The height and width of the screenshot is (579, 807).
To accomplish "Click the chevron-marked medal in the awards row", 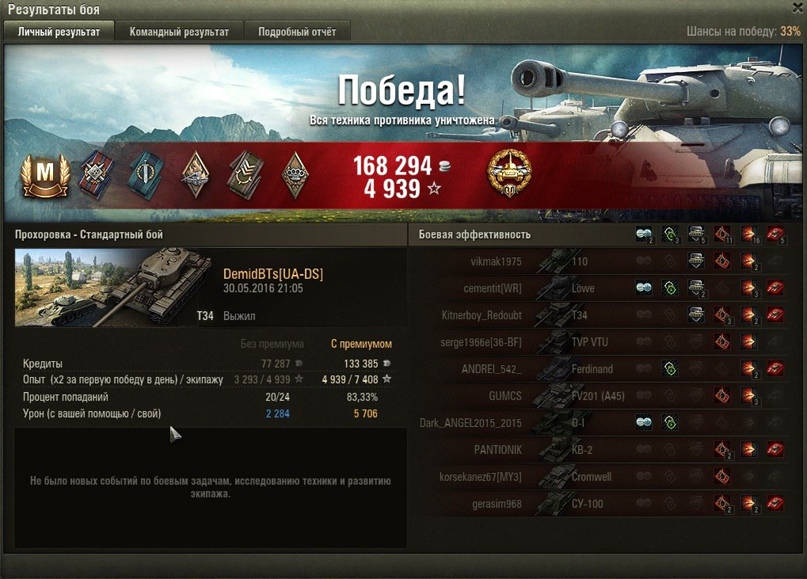I will 245,175.
